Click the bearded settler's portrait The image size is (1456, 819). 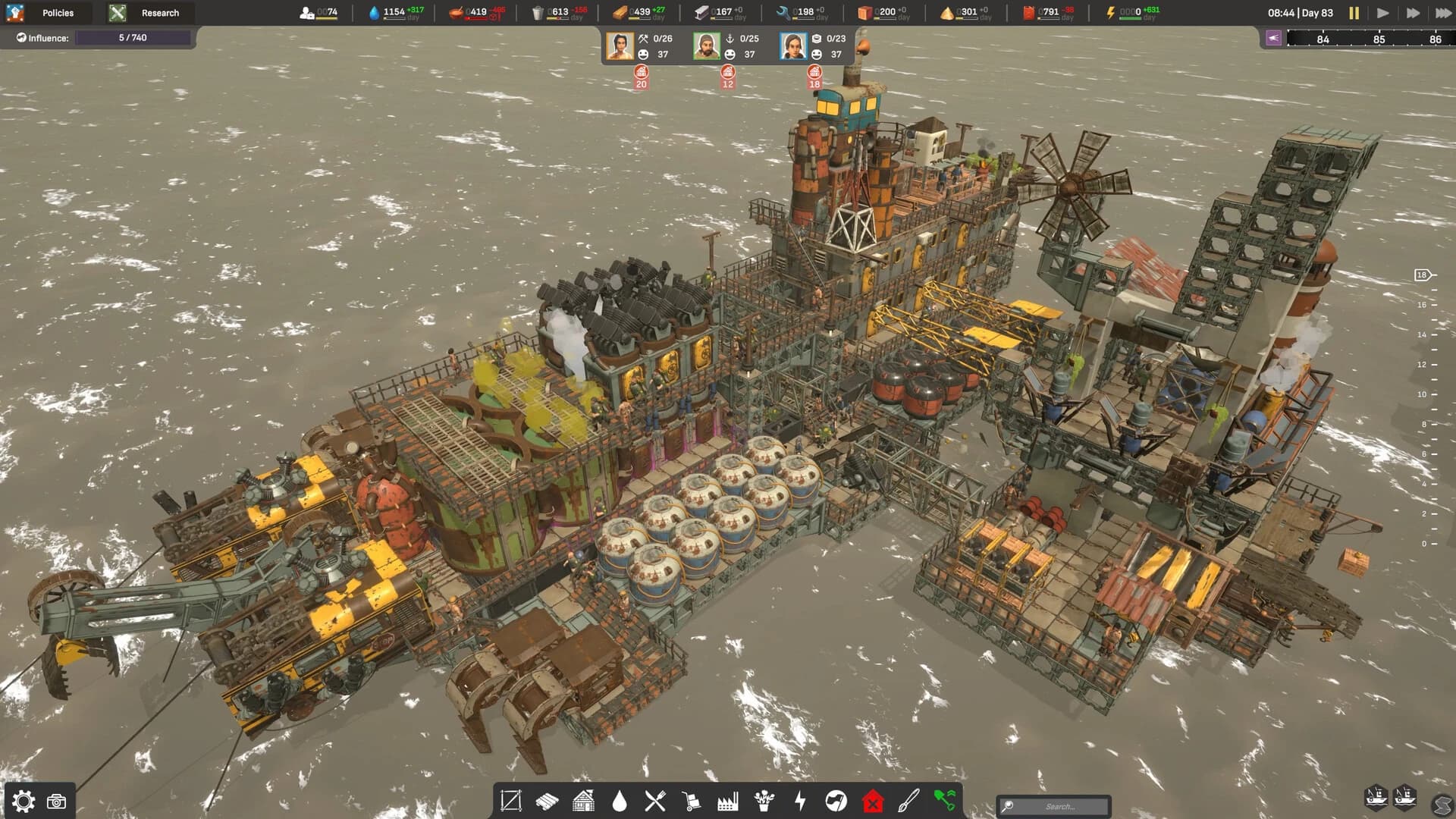pos(706,45)
